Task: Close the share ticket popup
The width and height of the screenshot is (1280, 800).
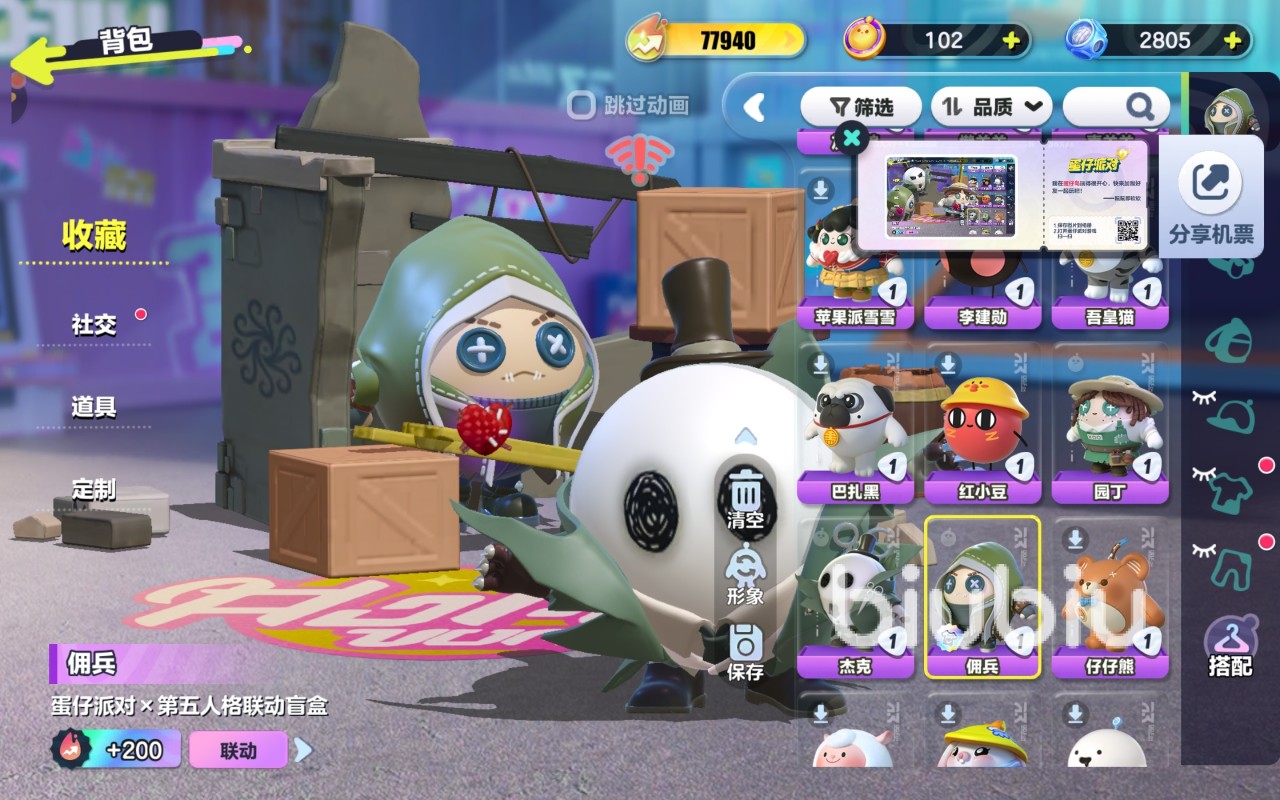Action: pyautogui.click(x=851, y=138)
